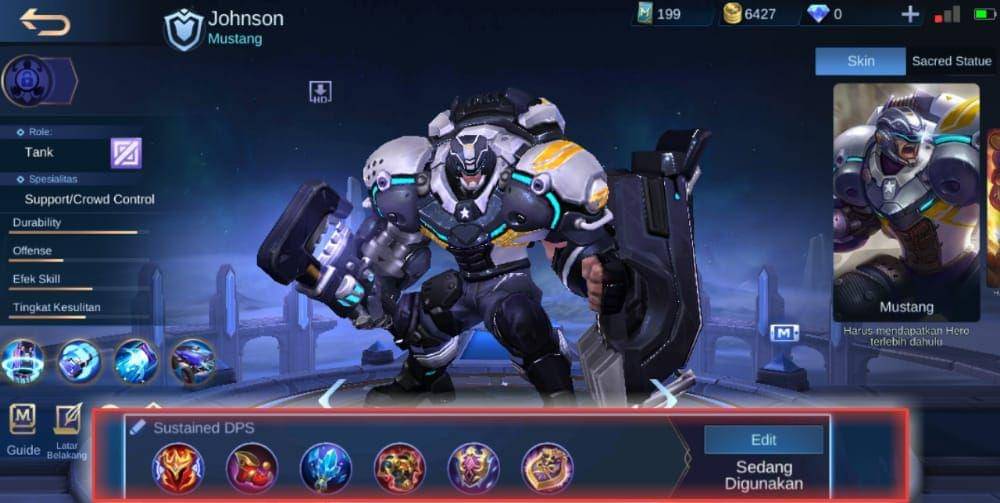The height and width of the screenshot is (503, 1000).
Task: Open the hero emblem badge at top-left
Action: click(28, 81)
